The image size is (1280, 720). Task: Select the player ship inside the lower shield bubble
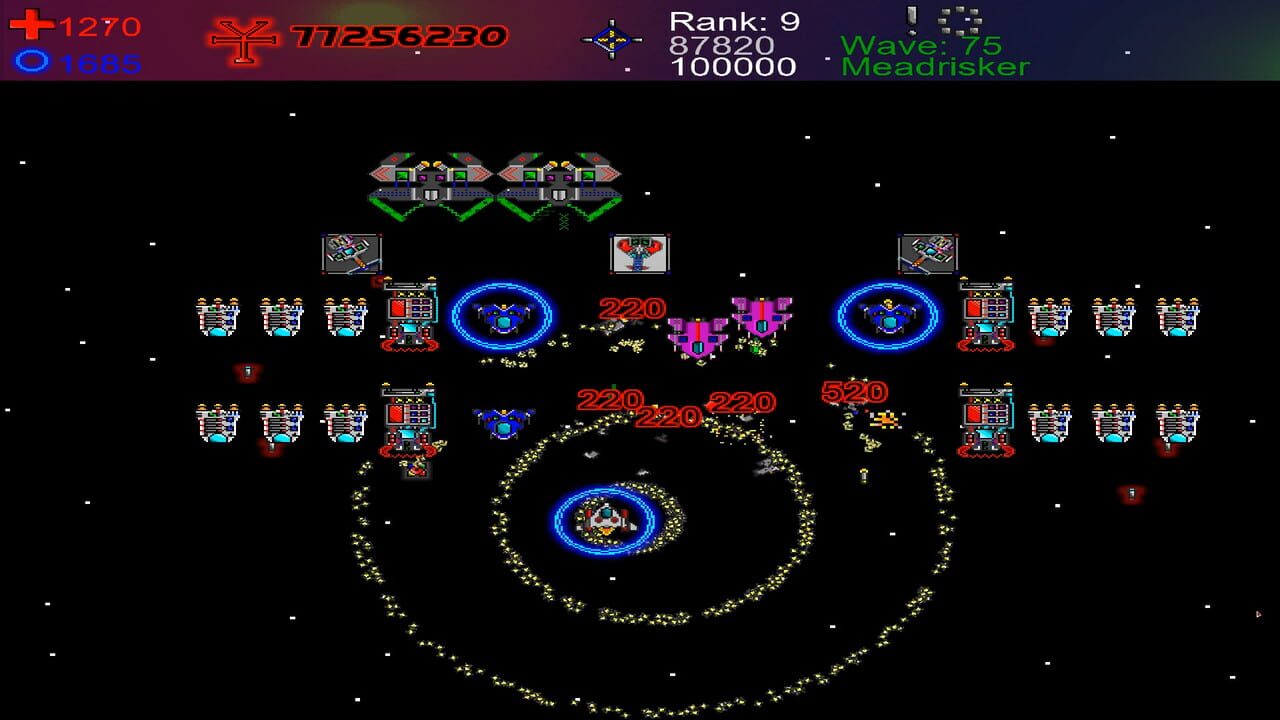coord(604,520)
